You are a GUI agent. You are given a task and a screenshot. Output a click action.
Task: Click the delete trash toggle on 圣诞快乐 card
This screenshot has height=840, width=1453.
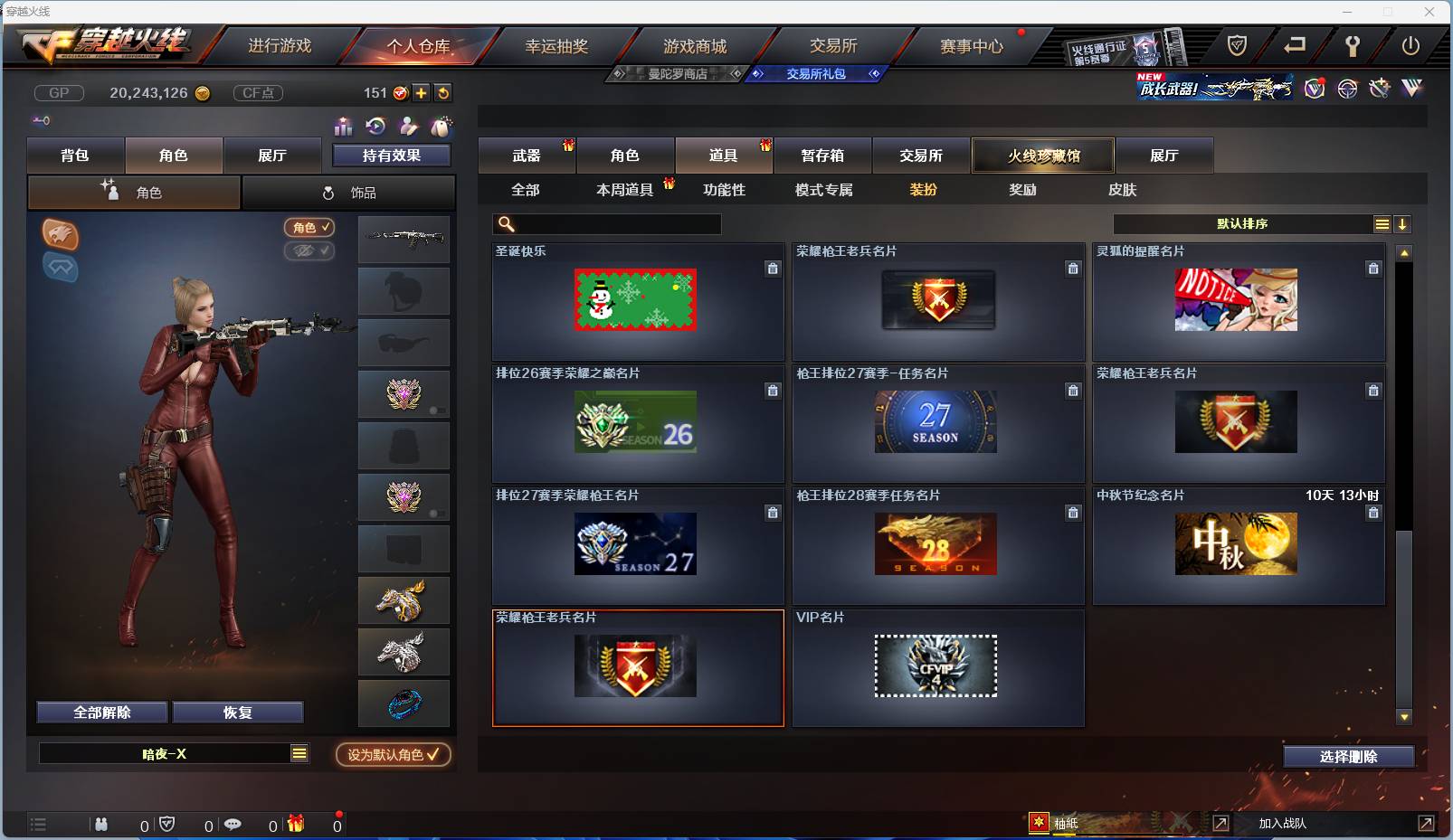point(774,269)
